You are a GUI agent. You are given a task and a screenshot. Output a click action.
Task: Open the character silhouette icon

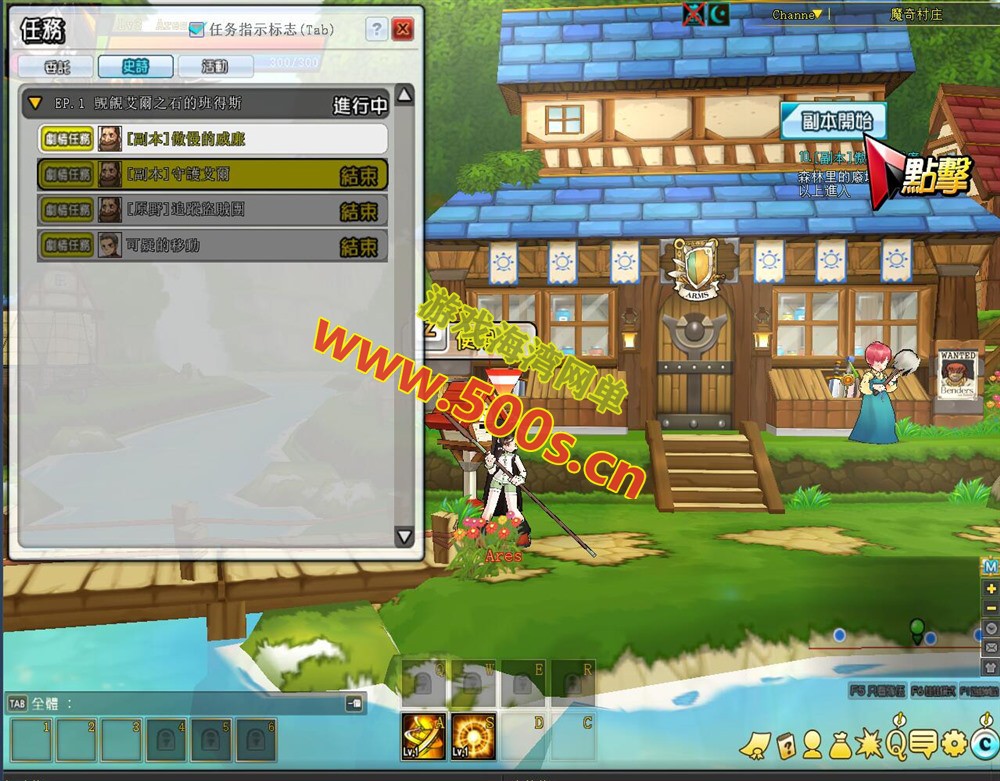coord(812,744)
